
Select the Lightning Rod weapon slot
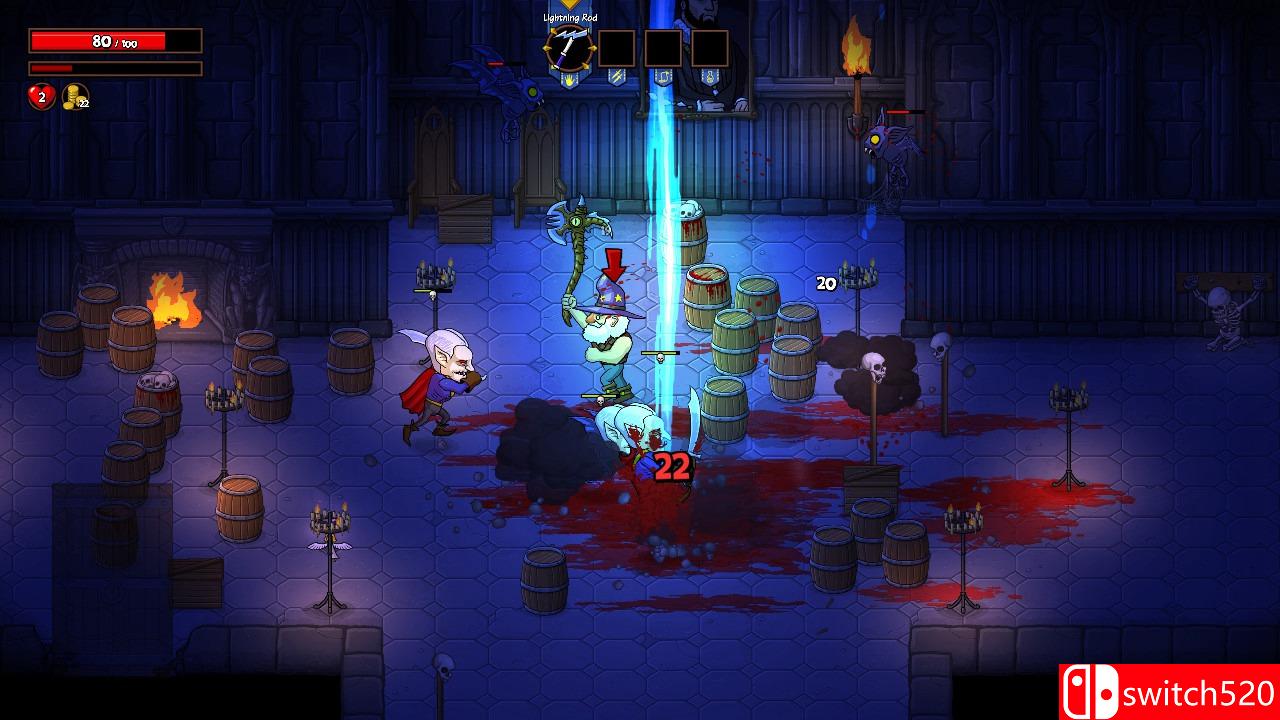[x=569, y=47]
